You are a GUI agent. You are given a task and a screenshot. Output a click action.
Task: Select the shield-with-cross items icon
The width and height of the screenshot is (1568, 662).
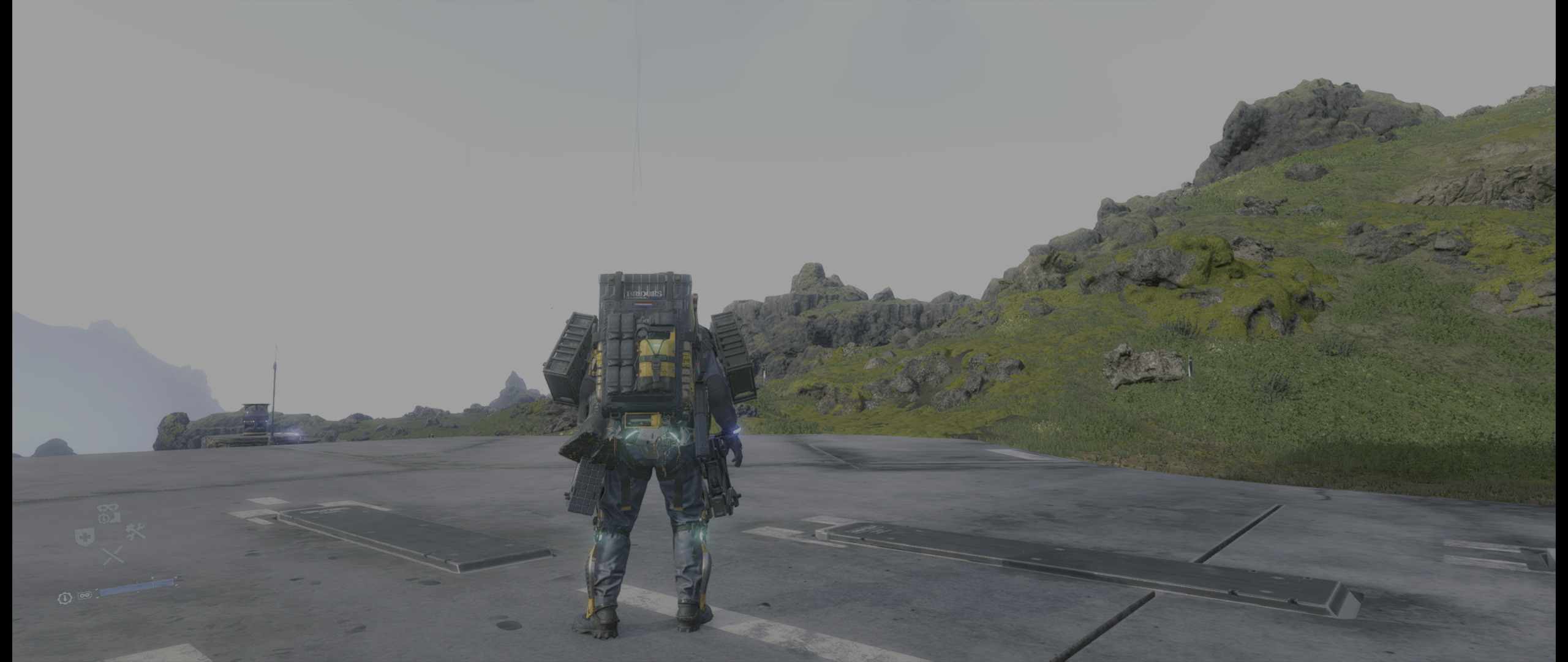click(84, 536)
